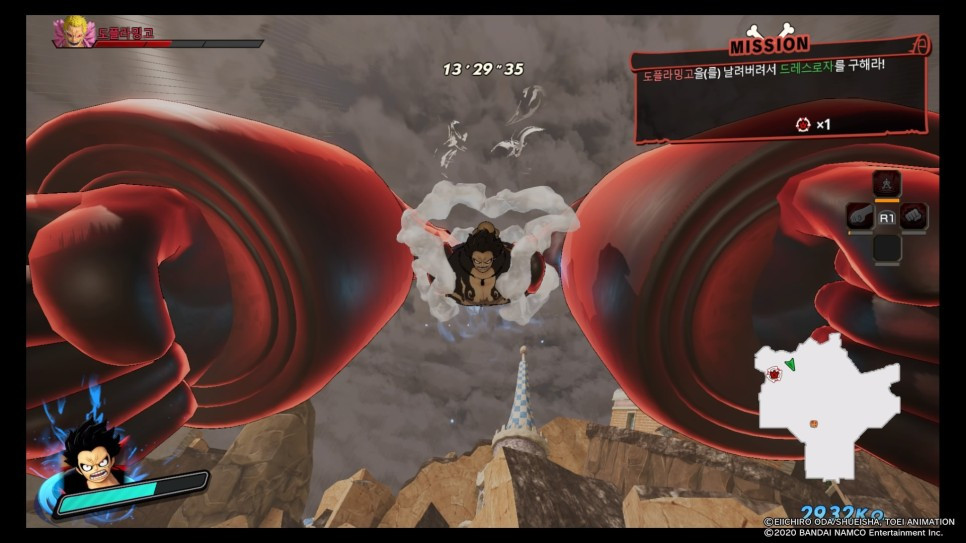Activate the top special attack skill icon

click(887, 184)
